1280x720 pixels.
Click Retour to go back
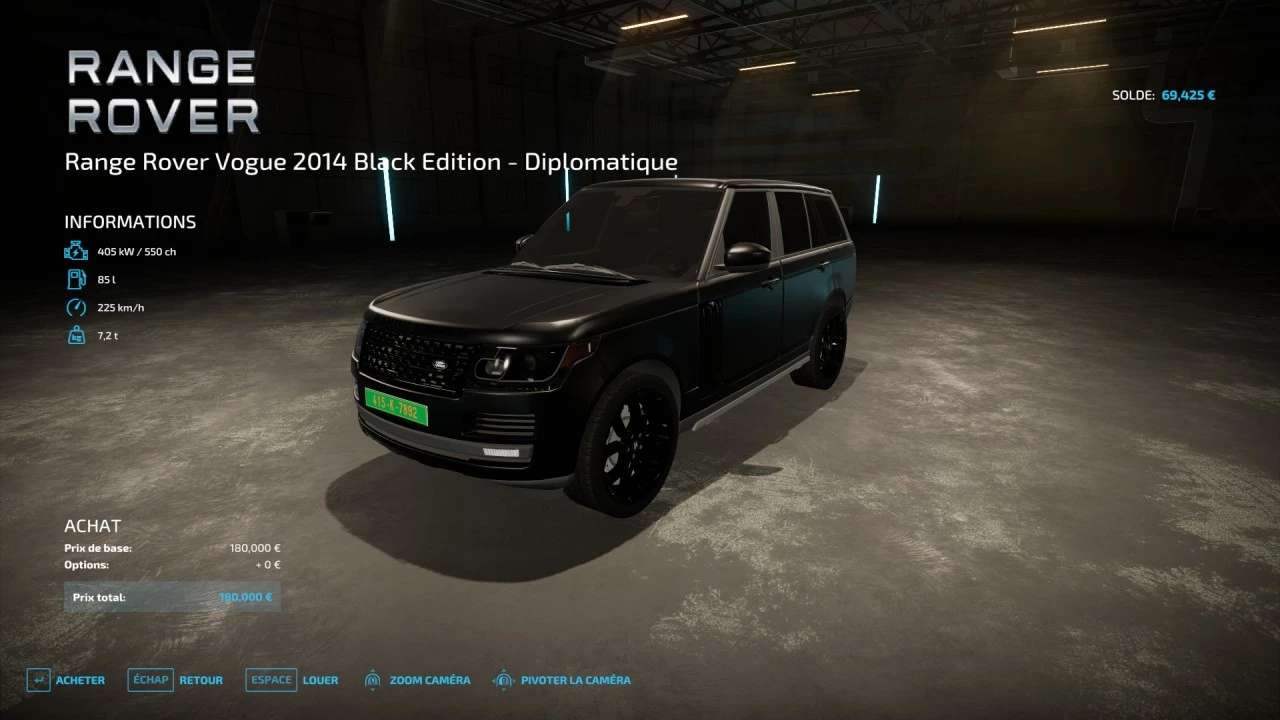tap(200, 680)
